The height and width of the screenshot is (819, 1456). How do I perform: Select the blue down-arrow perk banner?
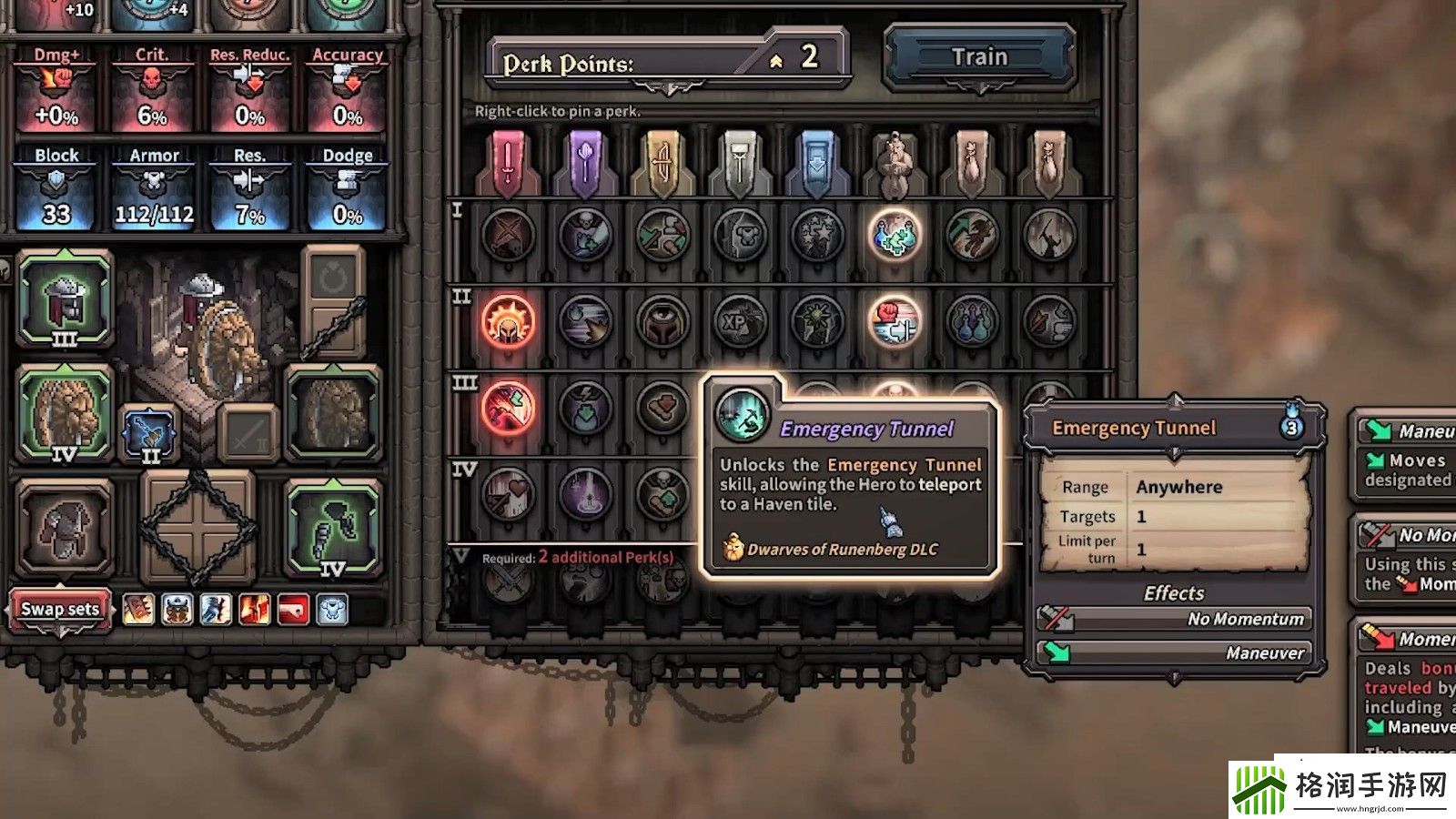[x=817, y=164]
